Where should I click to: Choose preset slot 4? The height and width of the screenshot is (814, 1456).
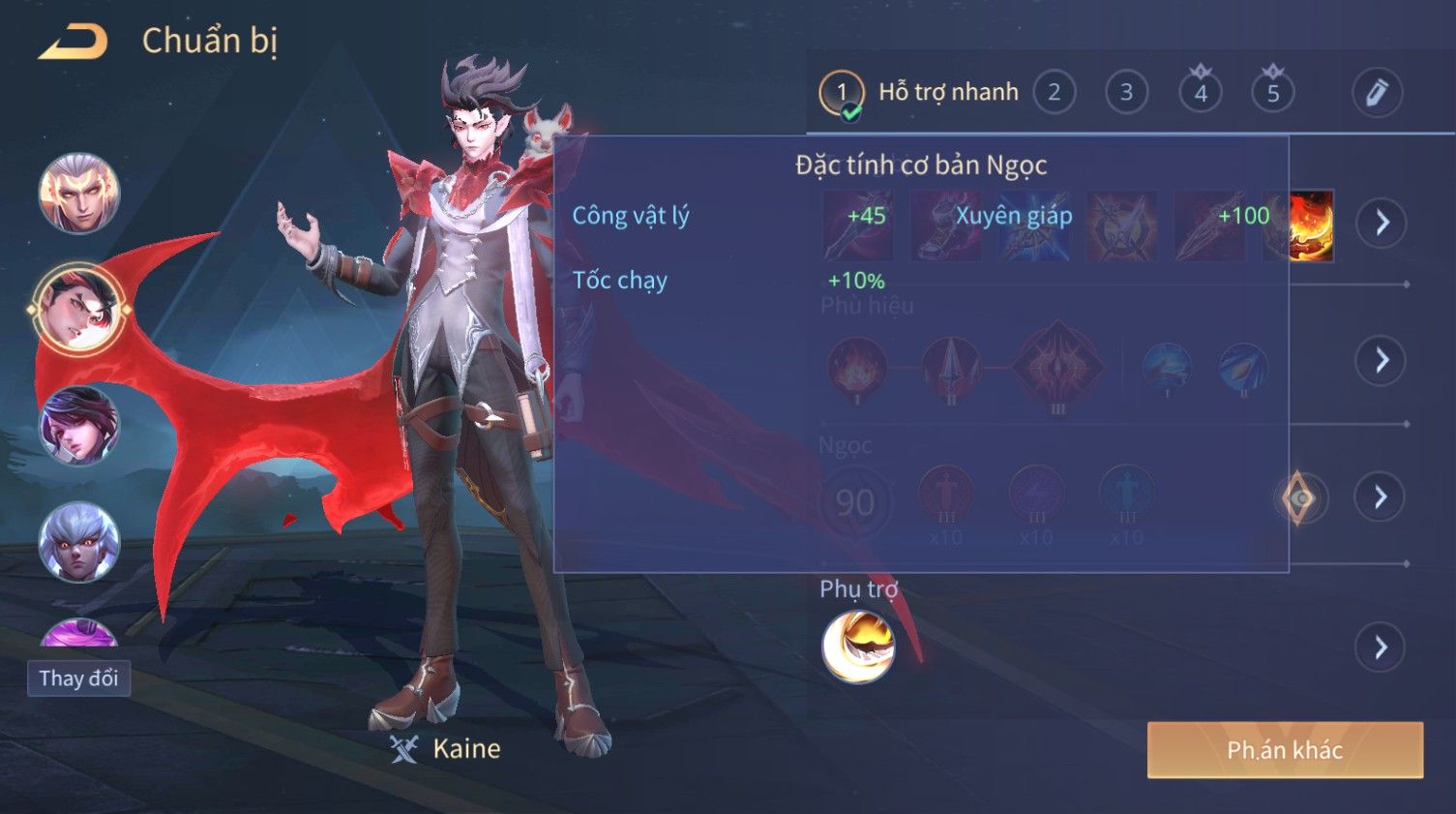tap(1200, 93)
